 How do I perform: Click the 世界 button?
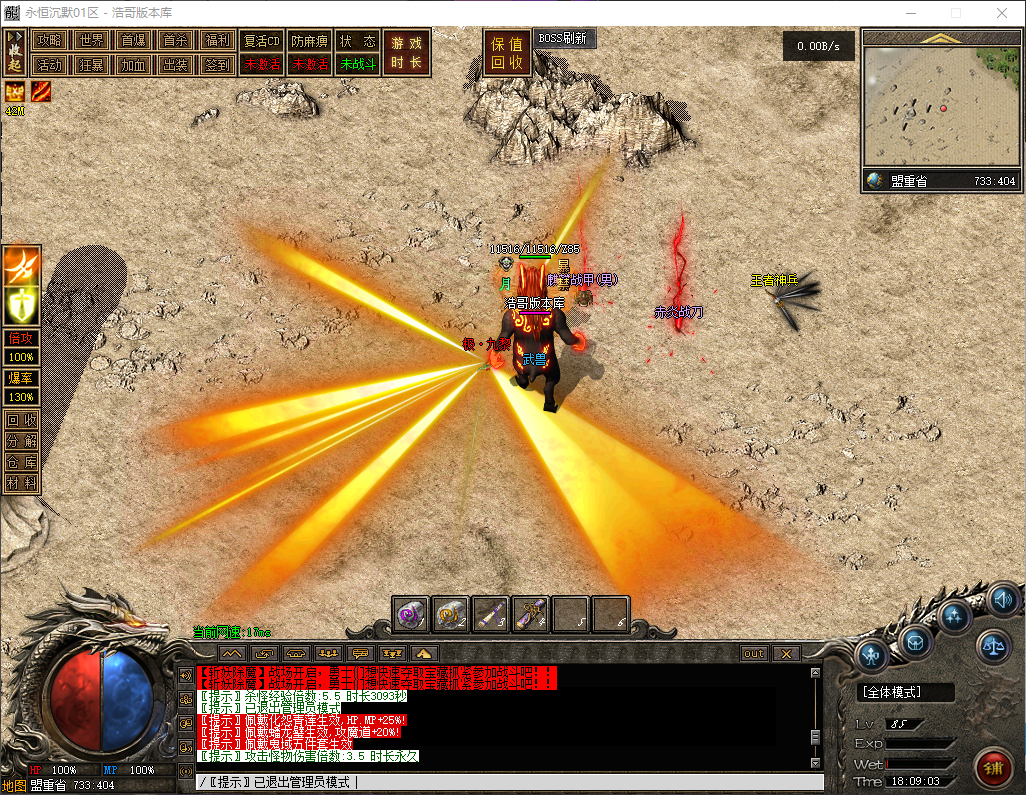[91, 41]
